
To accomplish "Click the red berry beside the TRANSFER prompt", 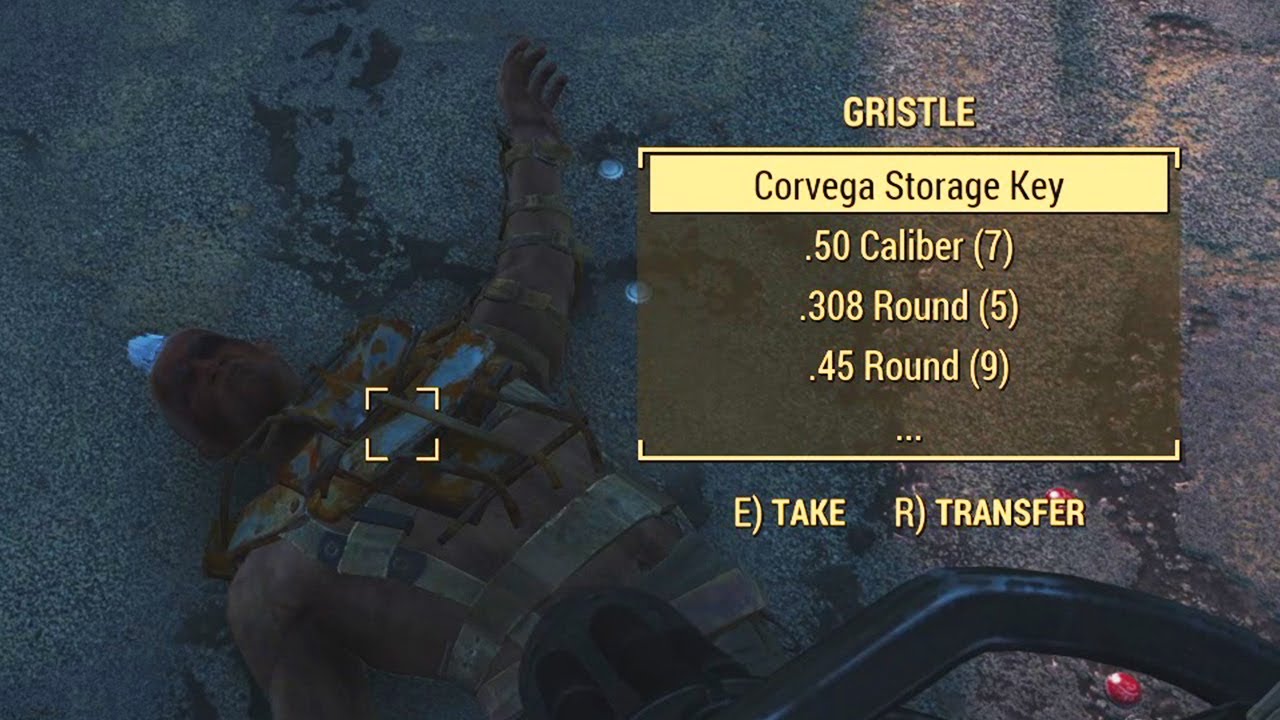I will coord(1057,494).
